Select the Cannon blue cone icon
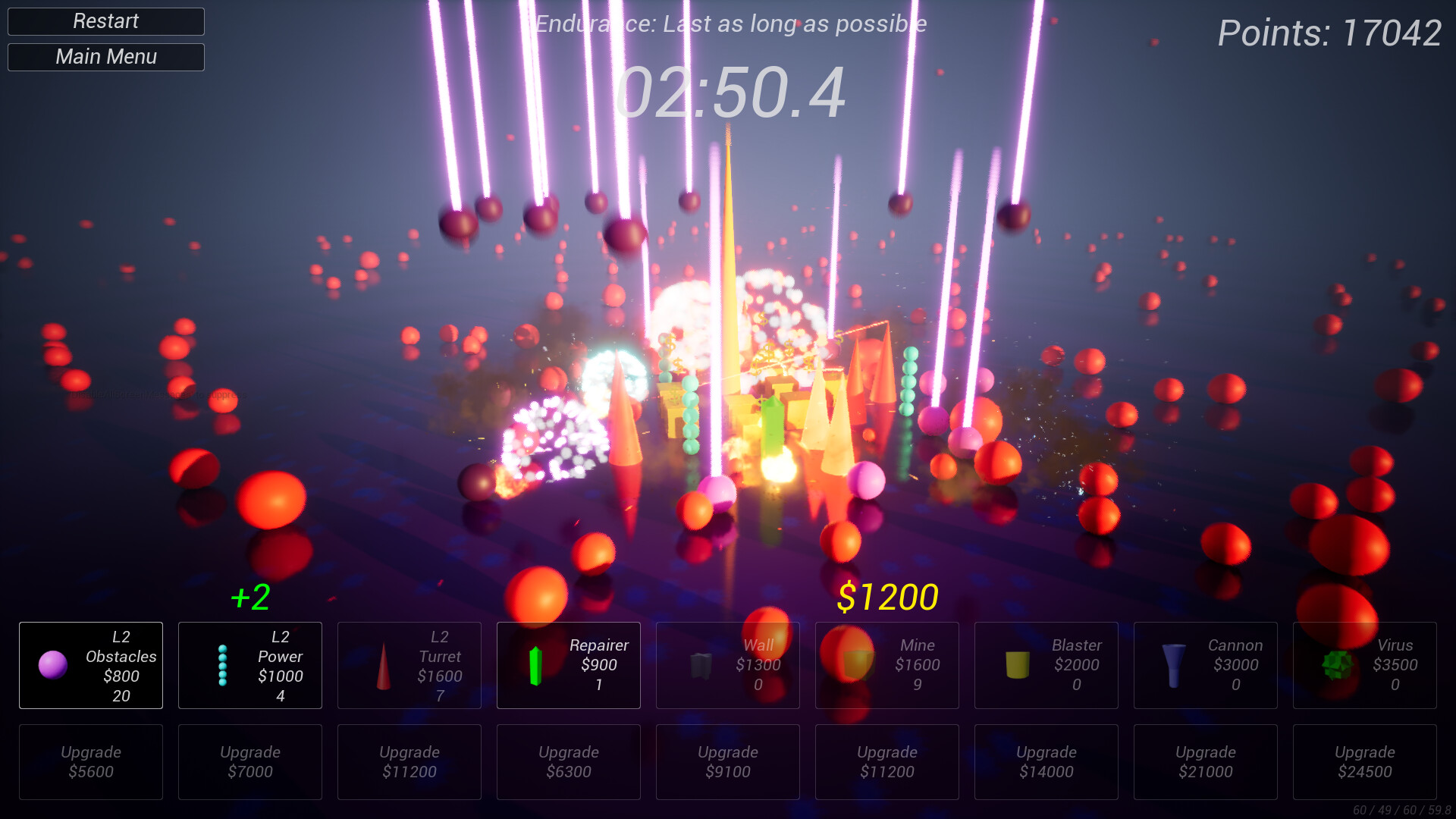 click(1175, 665)
